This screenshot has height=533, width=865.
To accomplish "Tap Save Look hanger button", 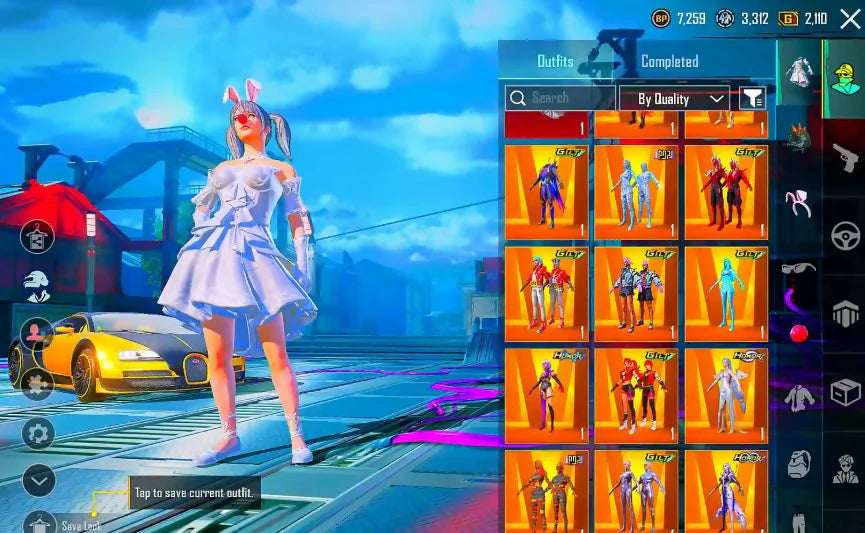I will (x=40, y=522).
